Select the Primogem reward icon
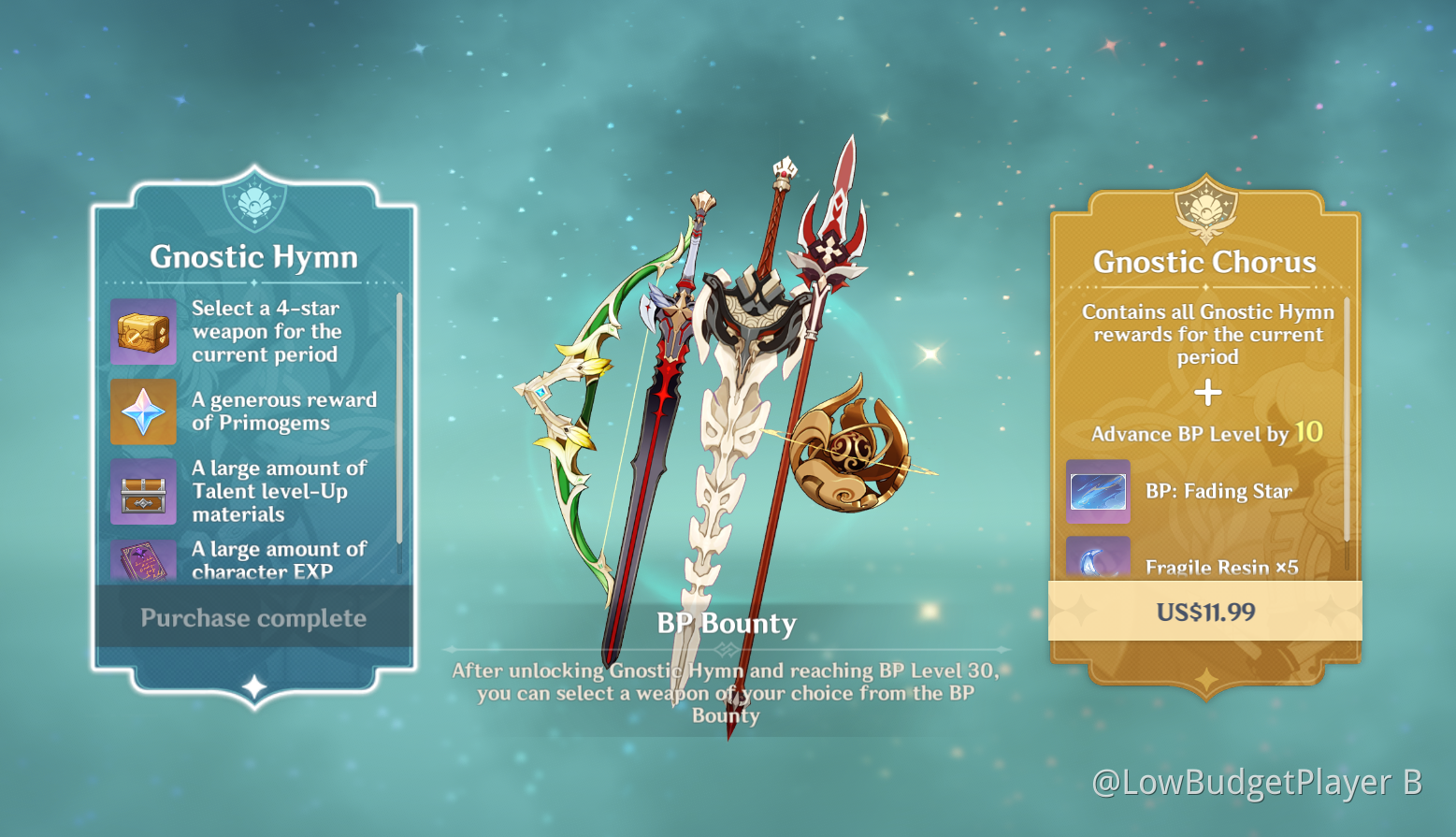 point(143,411)
